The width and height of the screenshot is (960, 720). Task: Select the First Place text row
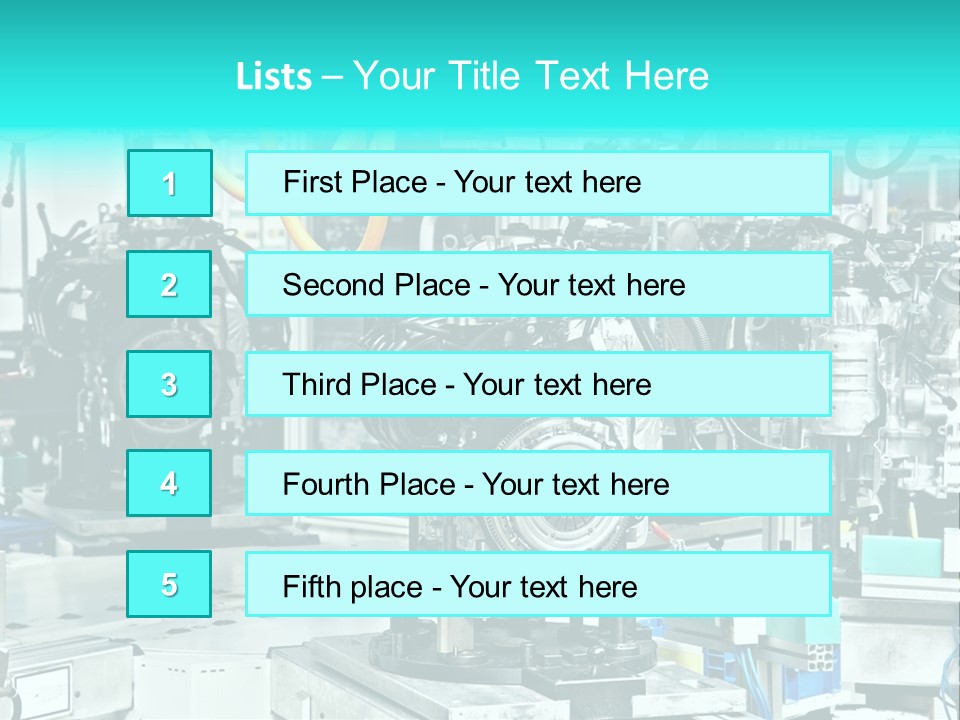pos(538,183)
